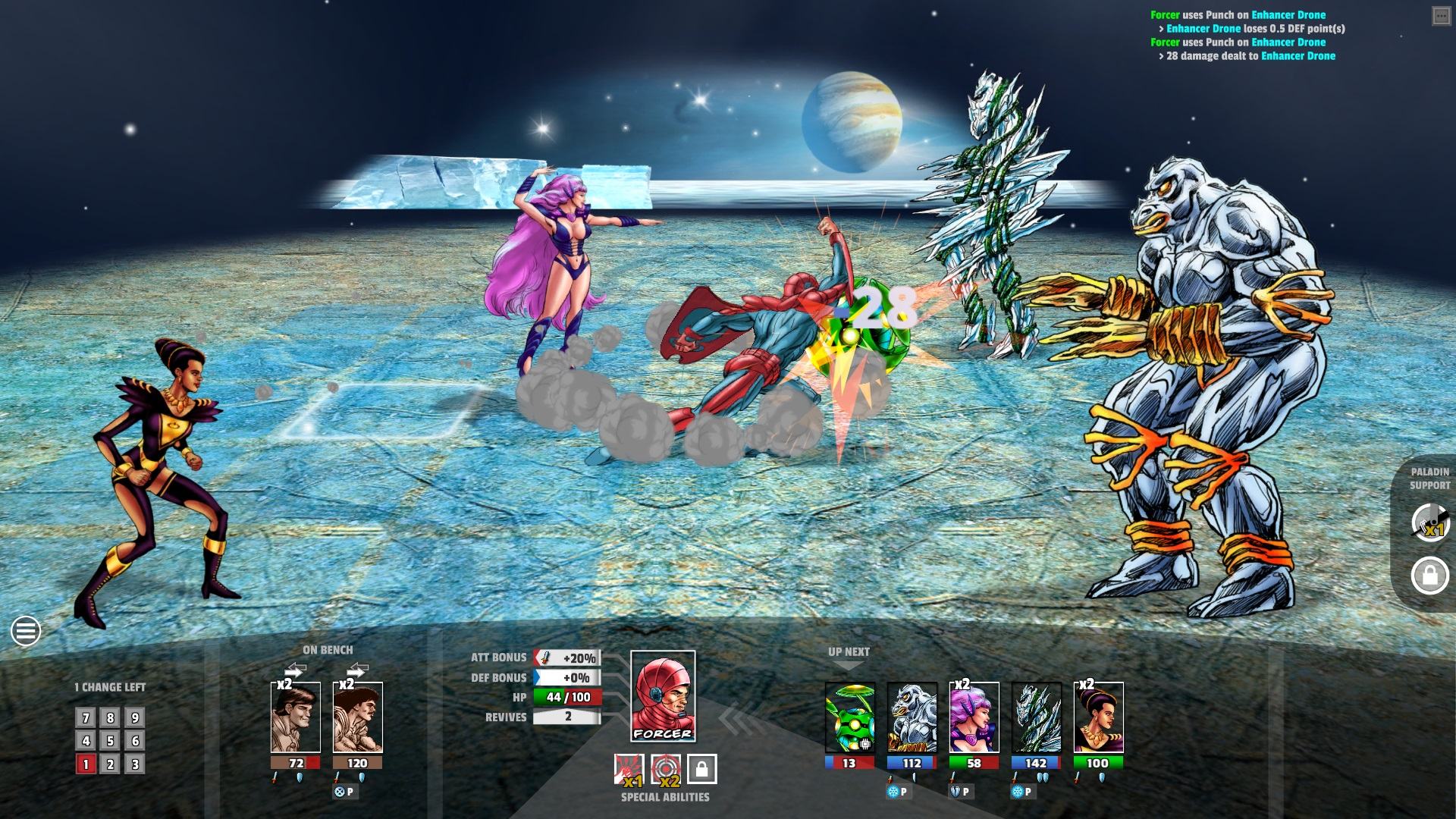Open the round hamburger menu button

26,630
